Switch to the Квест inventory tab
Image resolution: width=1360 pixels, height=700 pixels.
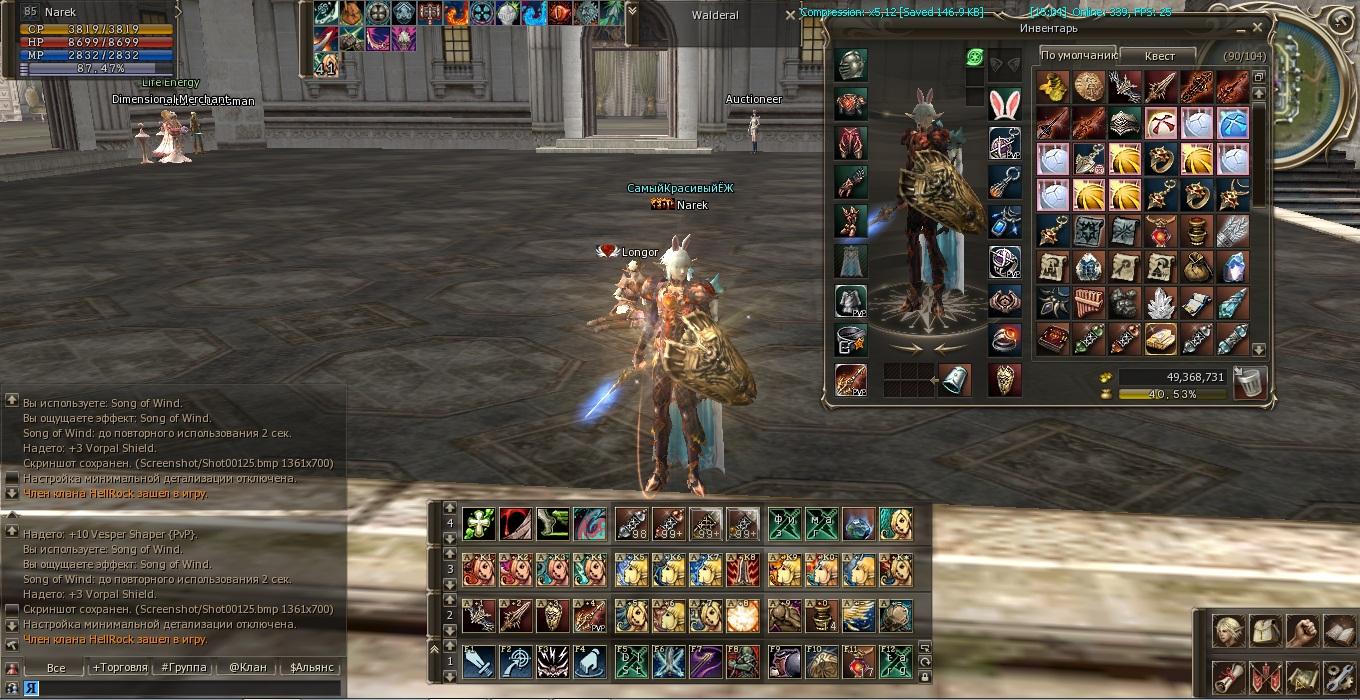coord(1160,56)
